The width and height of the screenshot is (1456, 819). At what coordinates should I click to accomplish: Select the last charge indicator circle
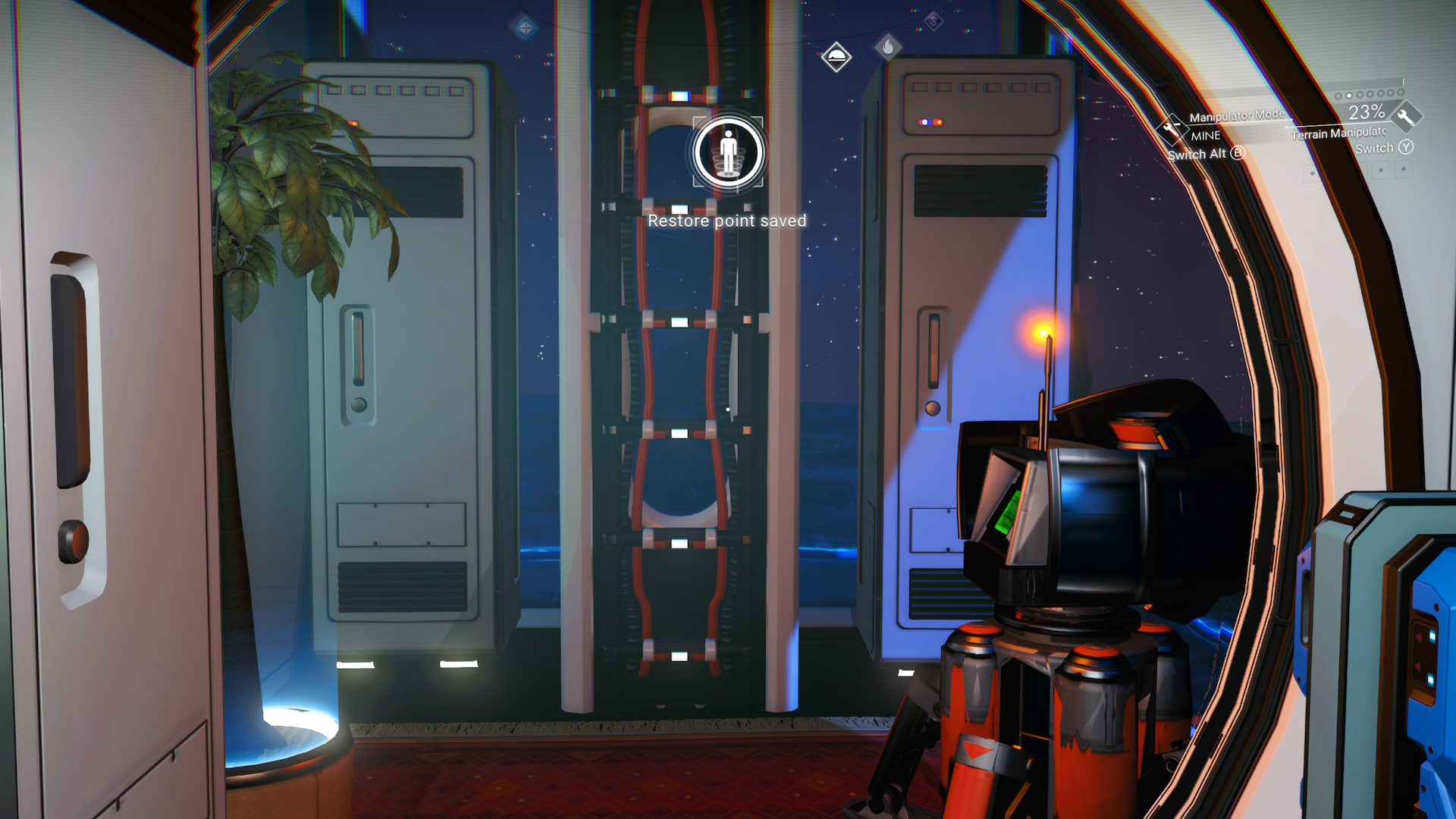click(1401, 92)
